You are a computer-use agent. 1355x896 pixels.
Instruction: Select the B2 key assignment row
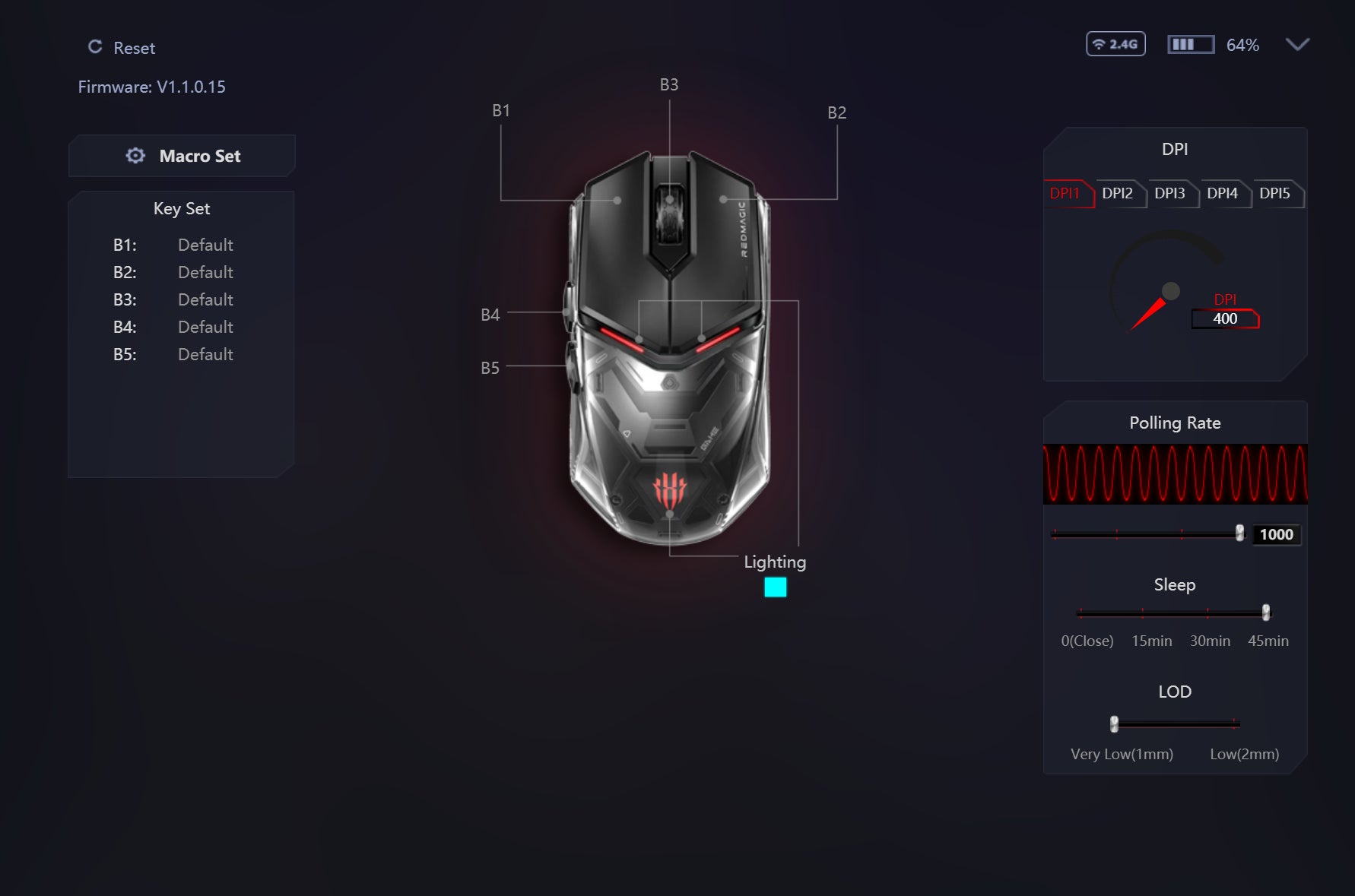coord(173,272)
